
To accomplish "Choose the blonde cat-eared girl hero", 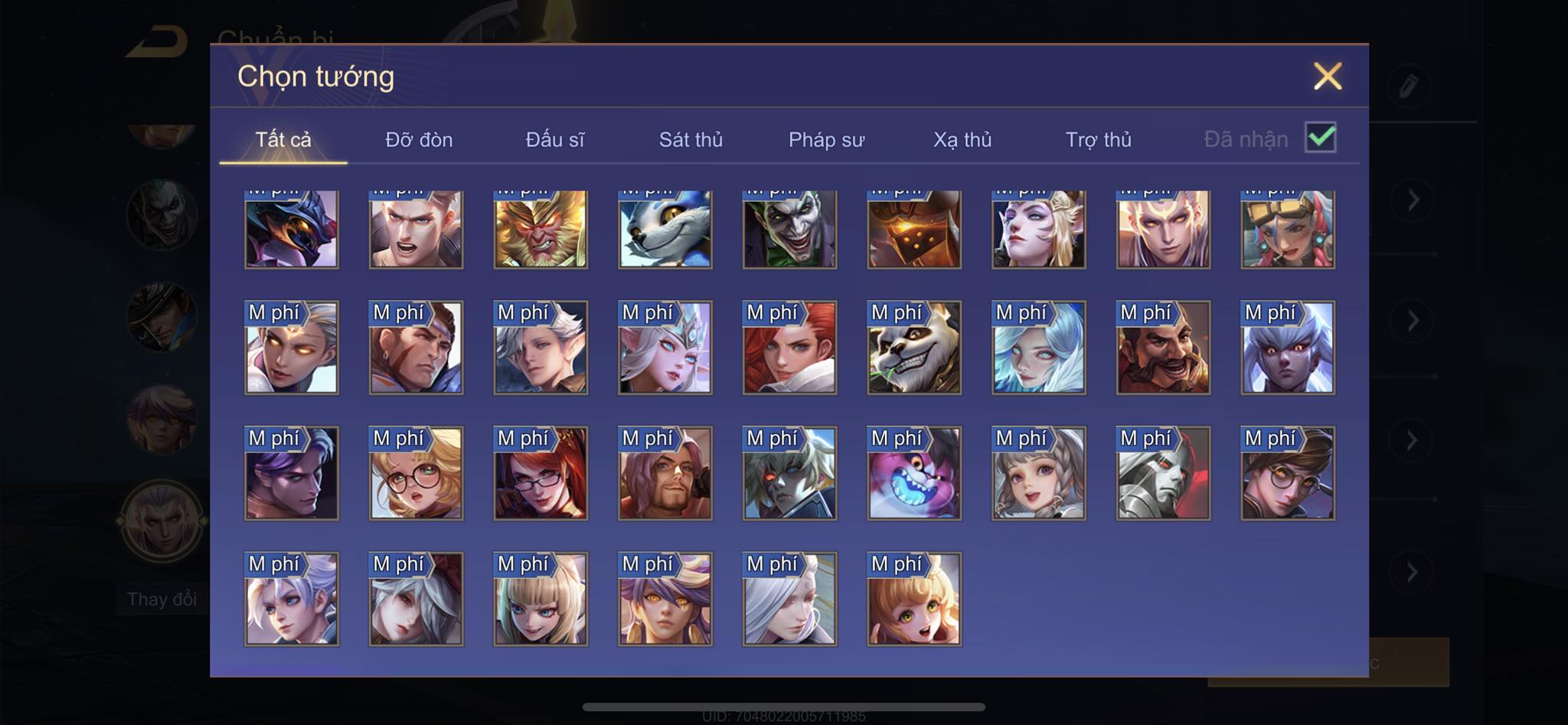I will coord(541,599).
